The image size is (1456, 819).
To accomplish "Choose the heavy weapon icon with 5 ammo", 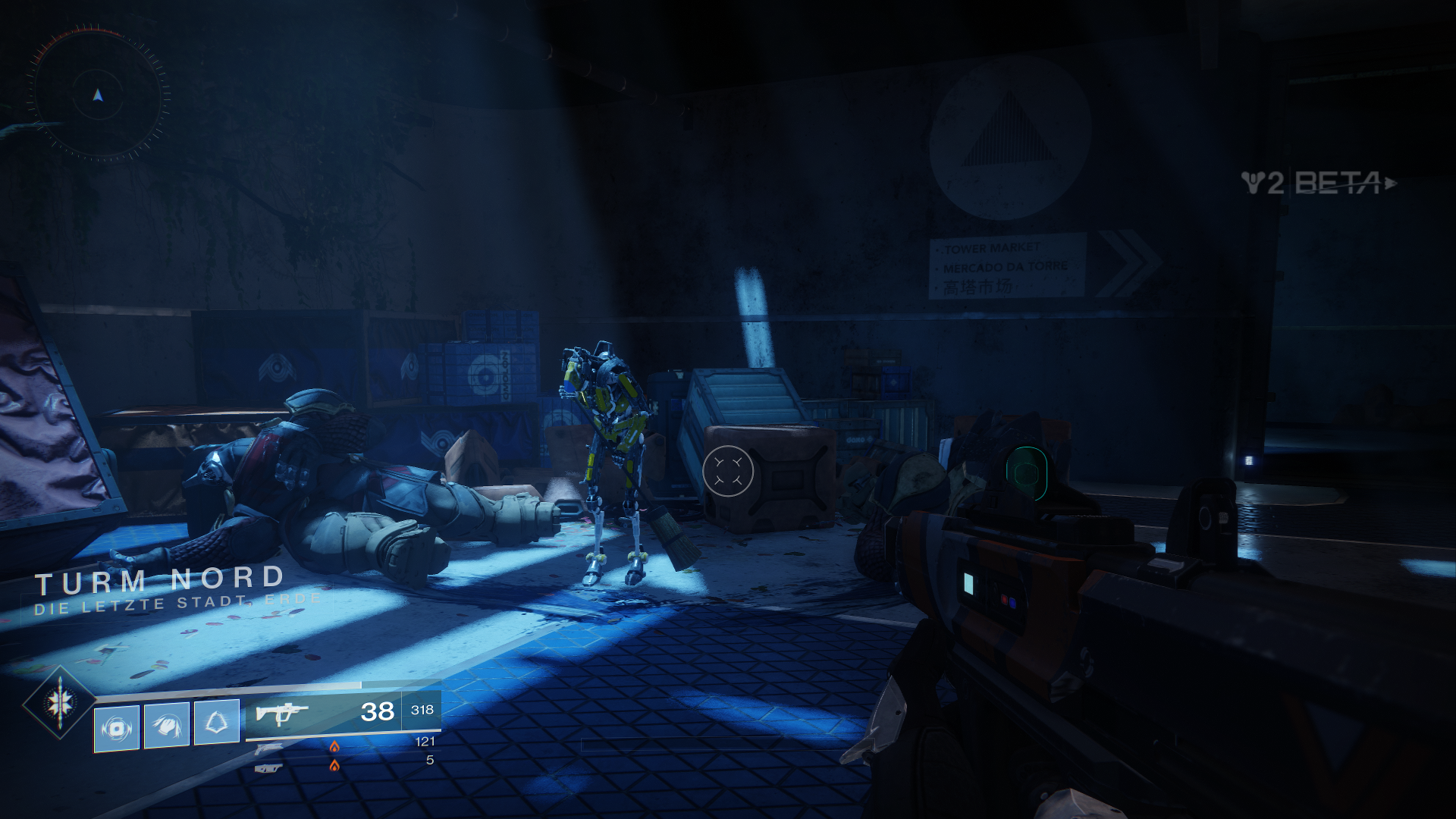I will point(268,768).
